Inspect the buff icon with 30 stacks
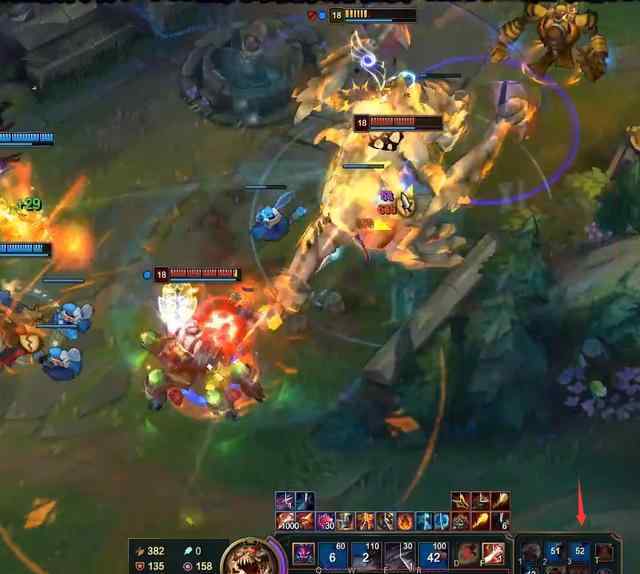This screenshot has width=640, height=574. [326, 521]
